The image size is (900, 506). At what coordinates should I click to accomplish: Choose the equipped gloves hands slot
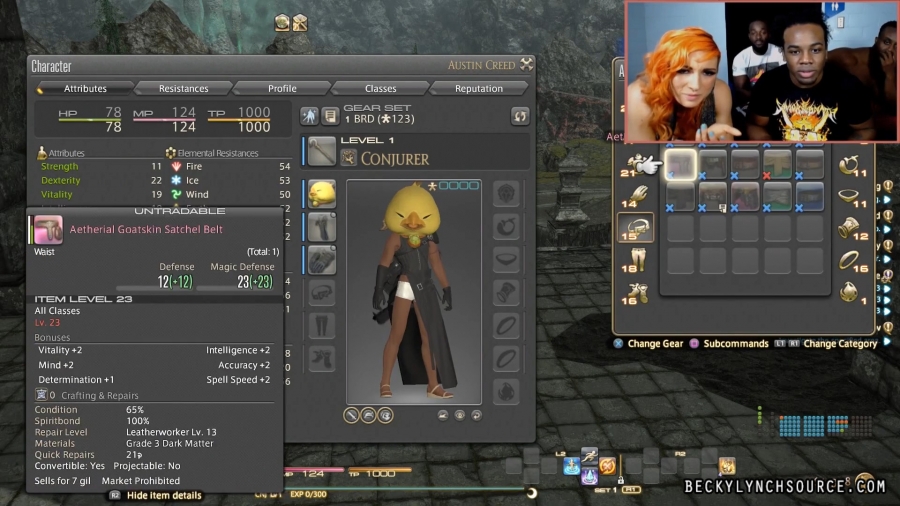tap(322, 260)
